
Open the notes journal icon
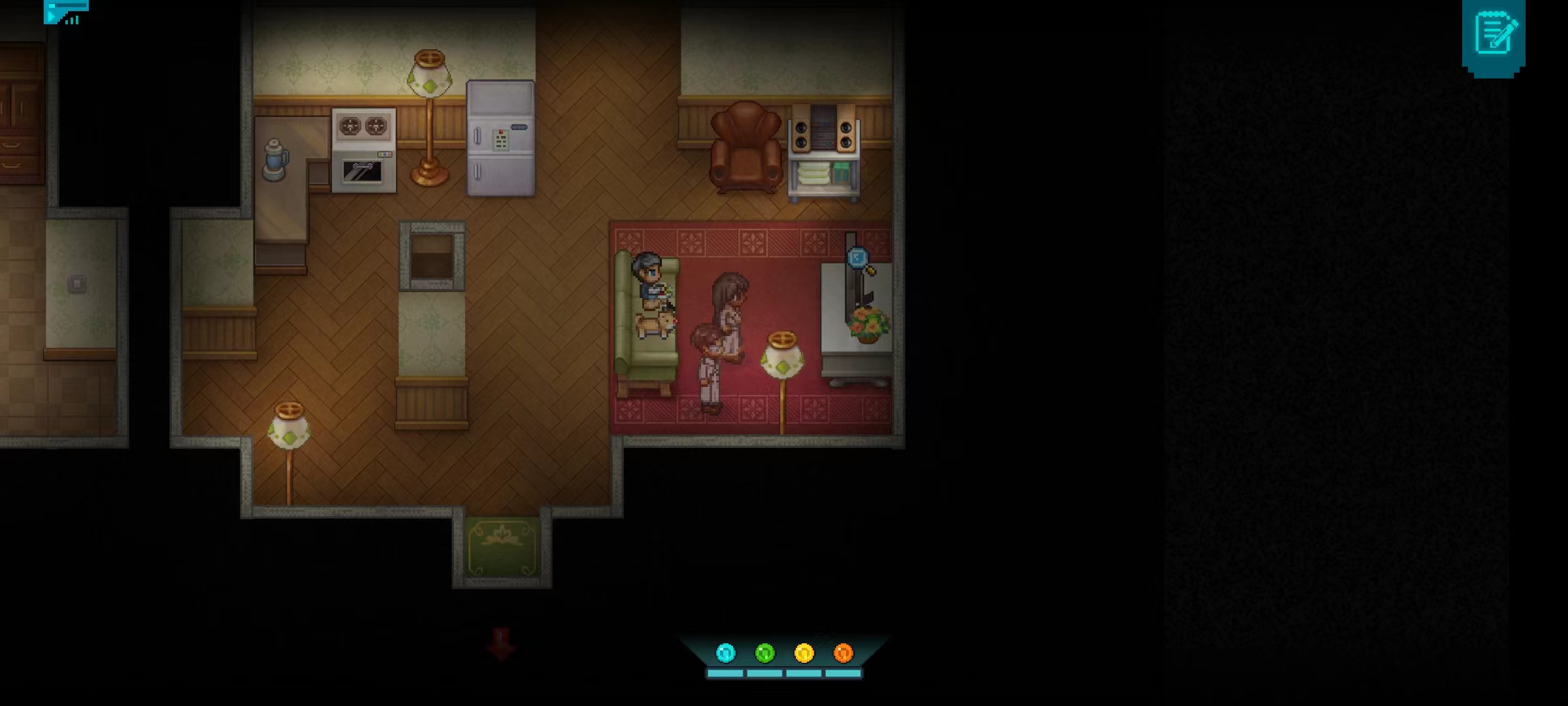(1494, 35)
